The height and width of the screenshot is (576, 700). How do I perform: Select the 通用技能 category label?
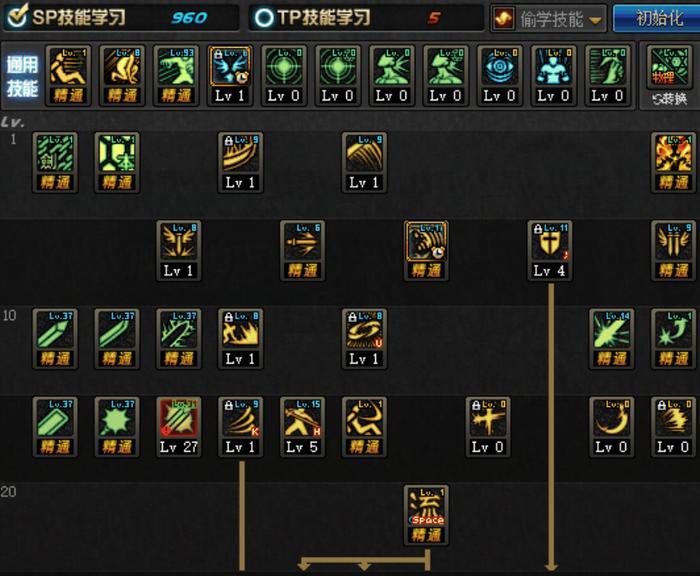[x=21, y=76]
